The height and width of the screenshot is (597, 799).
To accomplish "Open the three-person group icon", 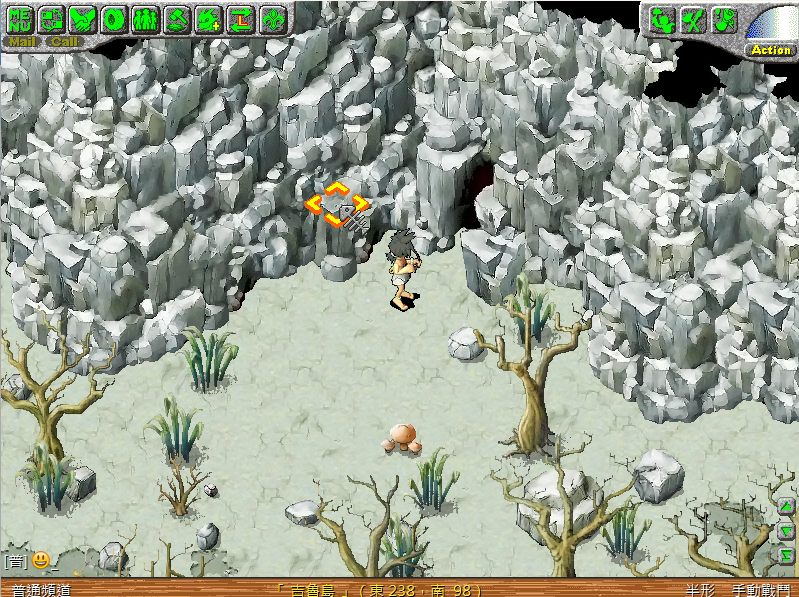I will click(x=146, y=17).
